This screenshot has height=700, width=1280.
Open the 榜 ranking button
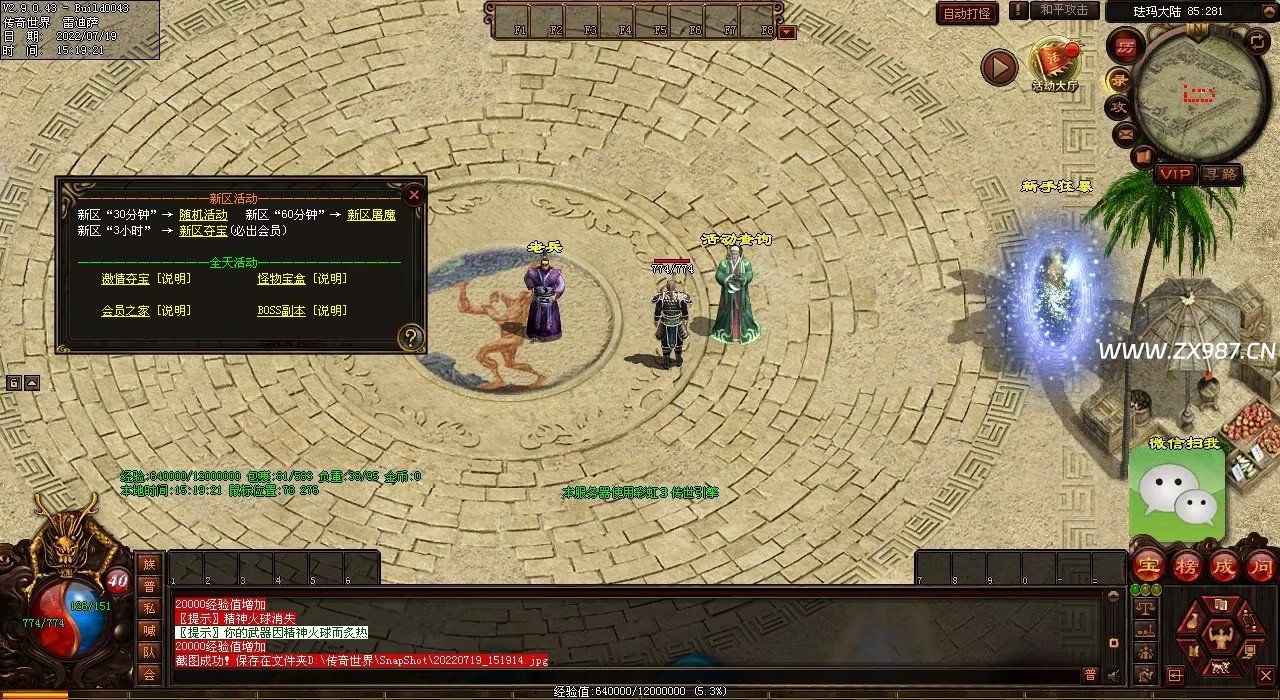pyautogui.click(x=1187, y=566)
